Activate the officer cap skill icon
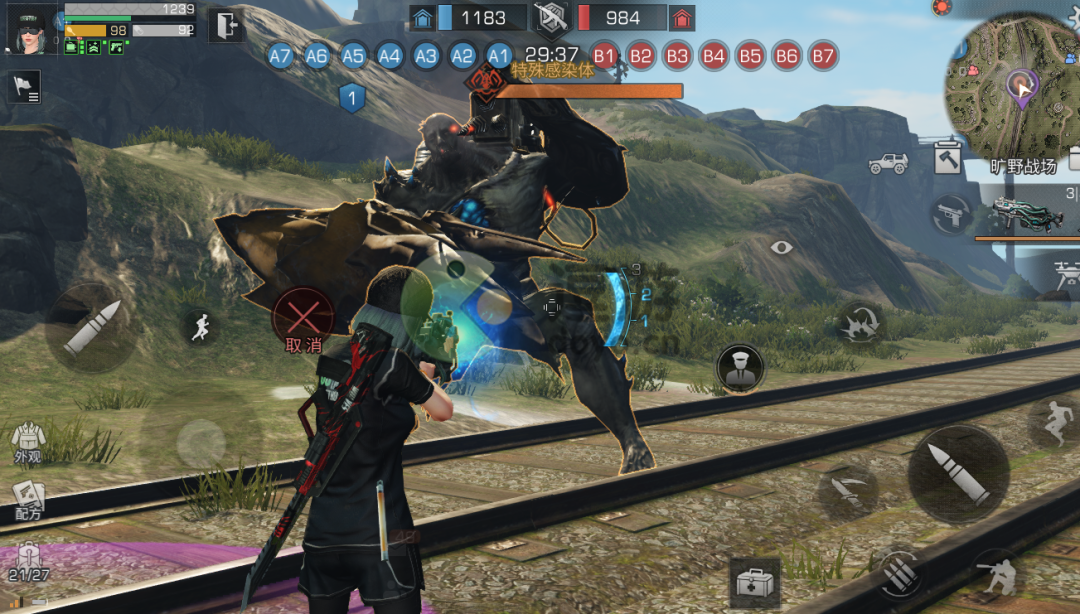This screenshot has height=614, width=1080. click(740, 368)
